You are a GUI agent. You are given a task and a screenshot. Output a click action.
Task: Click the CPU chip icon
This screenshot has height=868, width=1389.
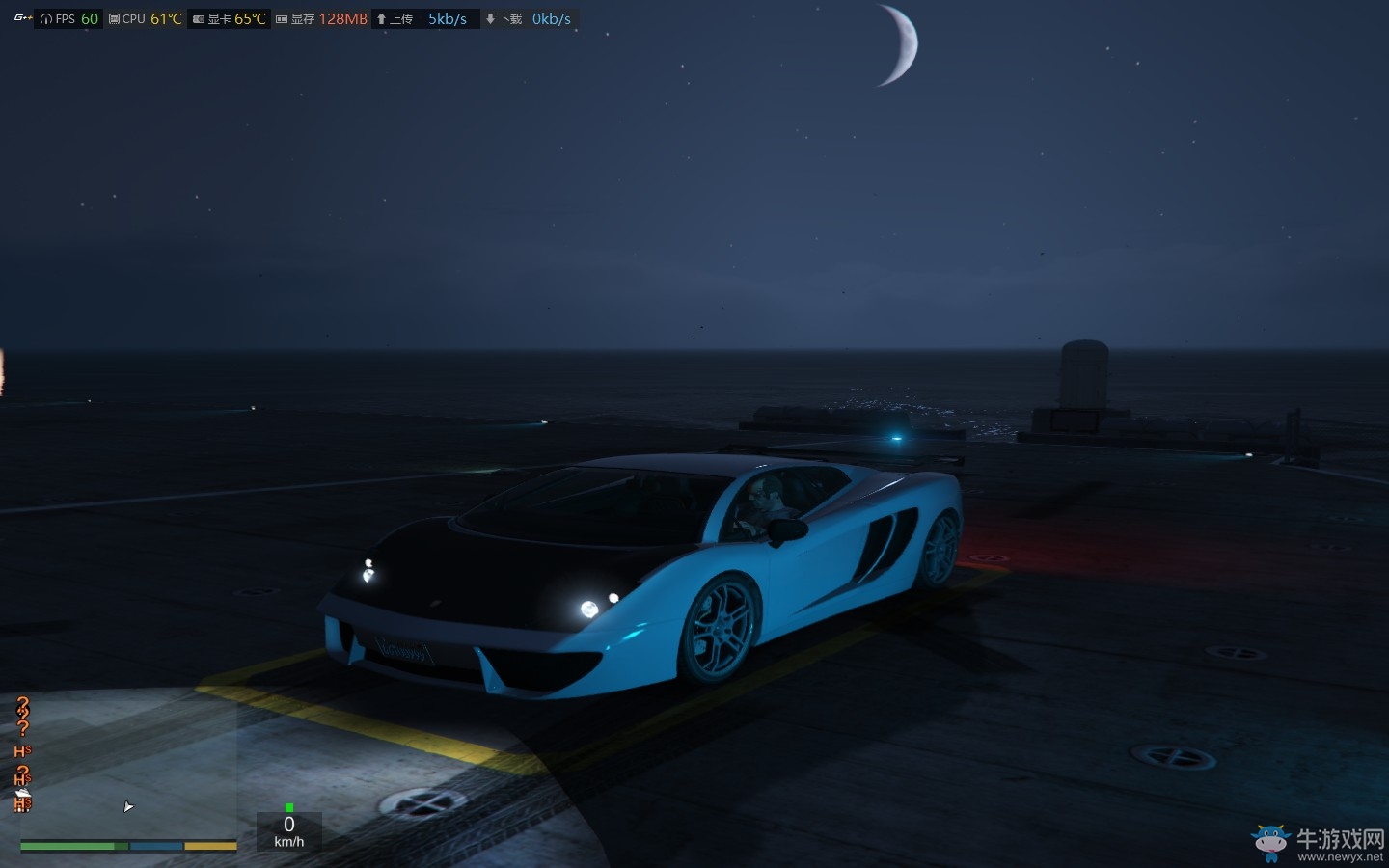(113, 17)
